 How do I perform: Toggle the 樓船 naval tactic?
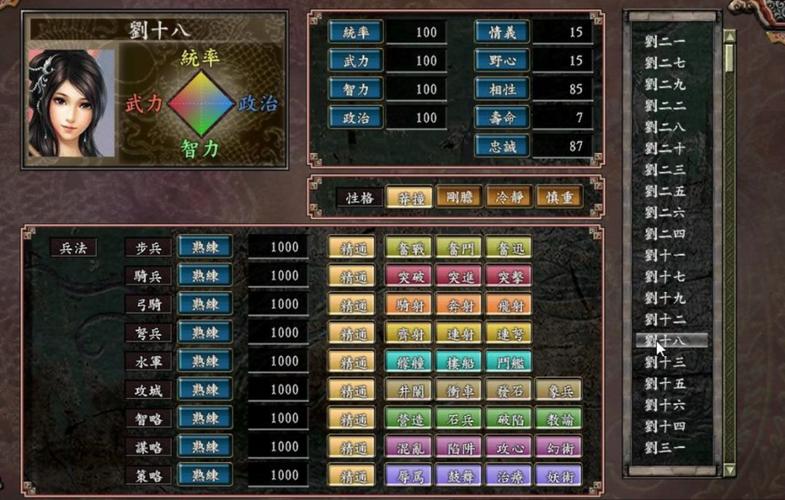(459, 361)
